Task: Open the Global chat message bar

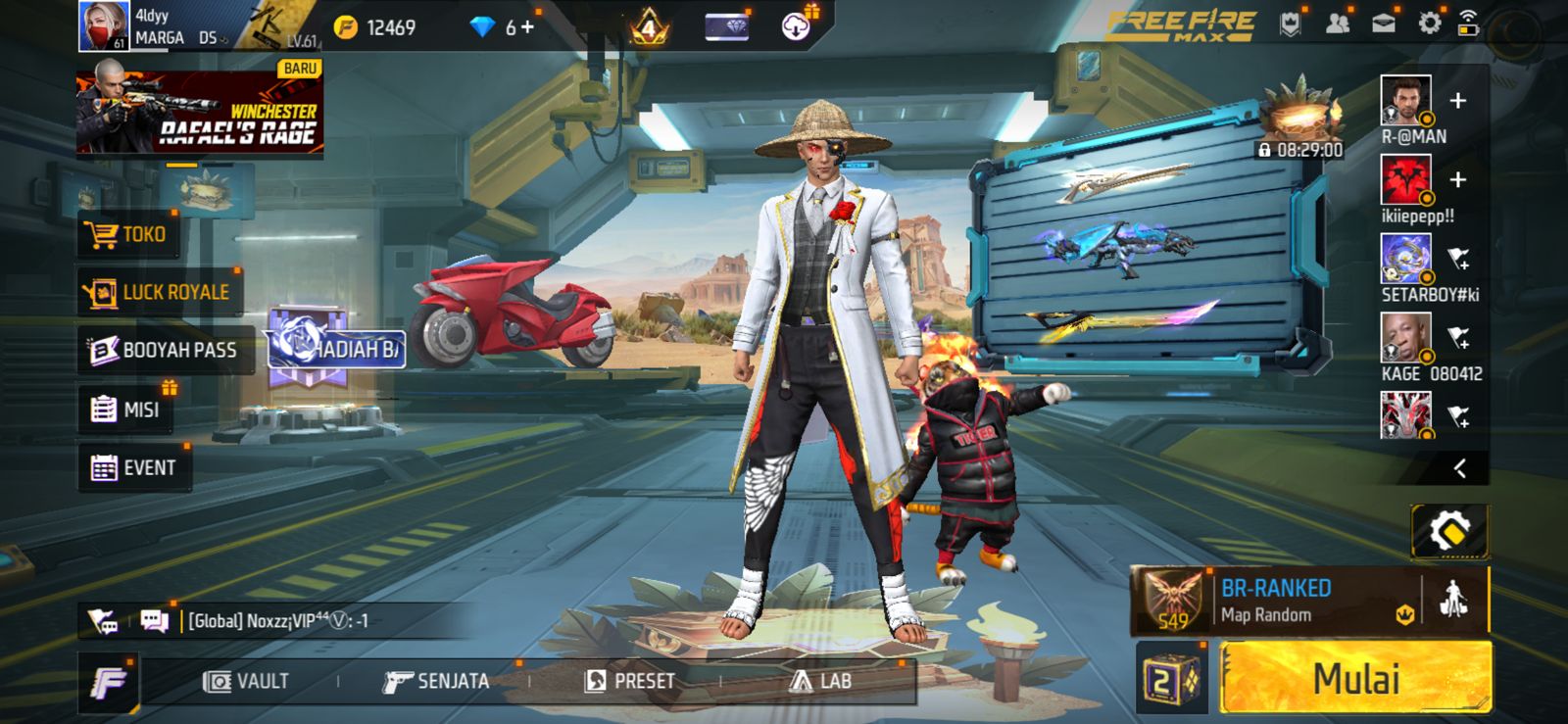Action: 294,621
